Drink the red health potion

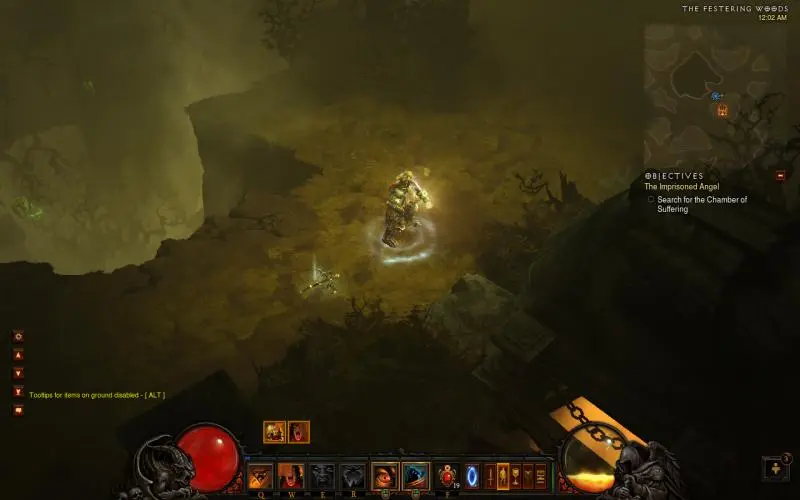point(447,476)
